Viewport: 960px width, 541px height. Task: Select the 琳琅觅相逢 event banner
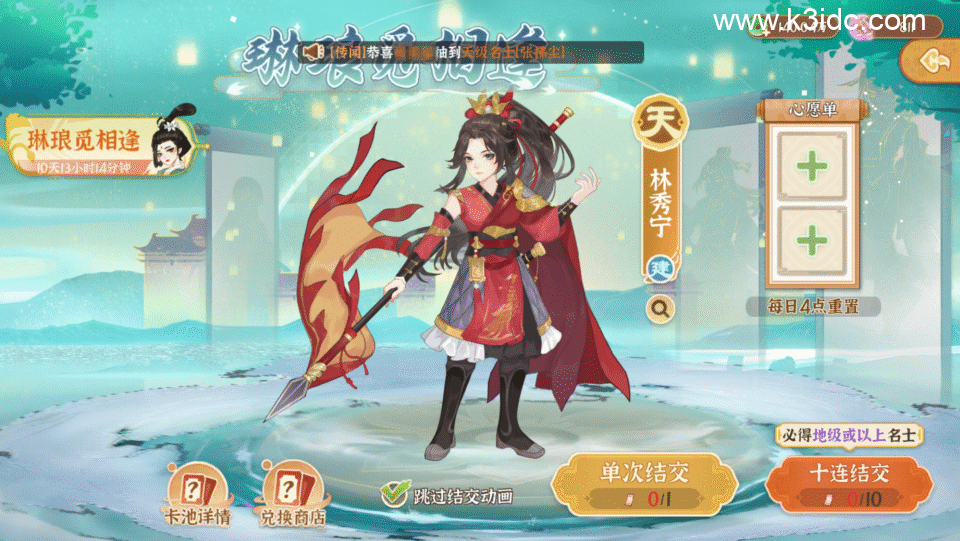(x=100, y=146)
